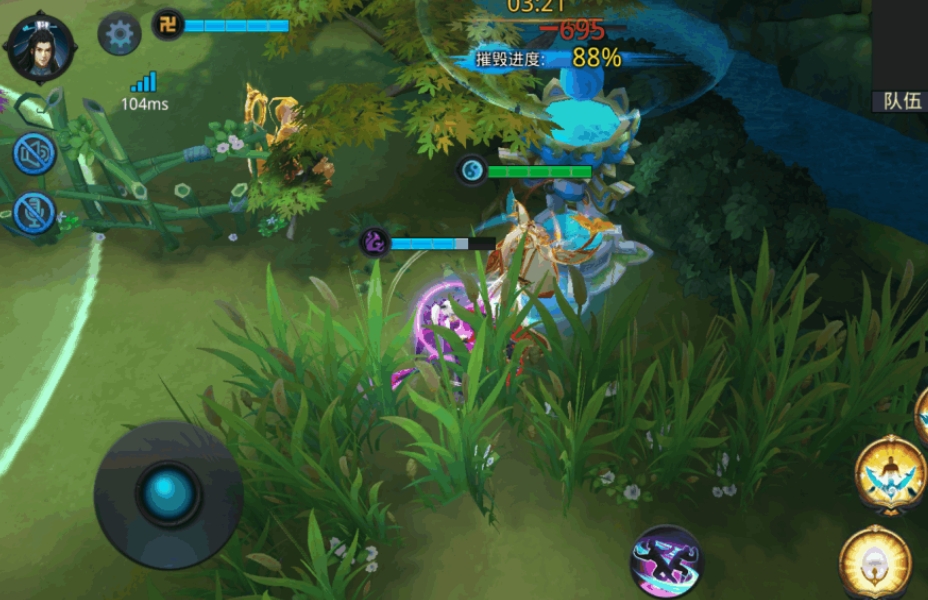Screen dimensions: 928x600
Task: Tap the blue virtual joystick knob
Action: point(168,493)
